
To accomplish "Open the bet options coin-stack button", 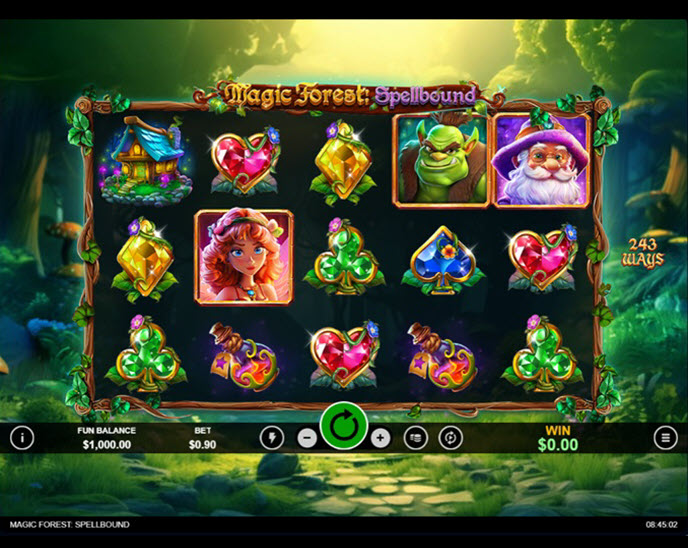I will click(x=416, y=437).
